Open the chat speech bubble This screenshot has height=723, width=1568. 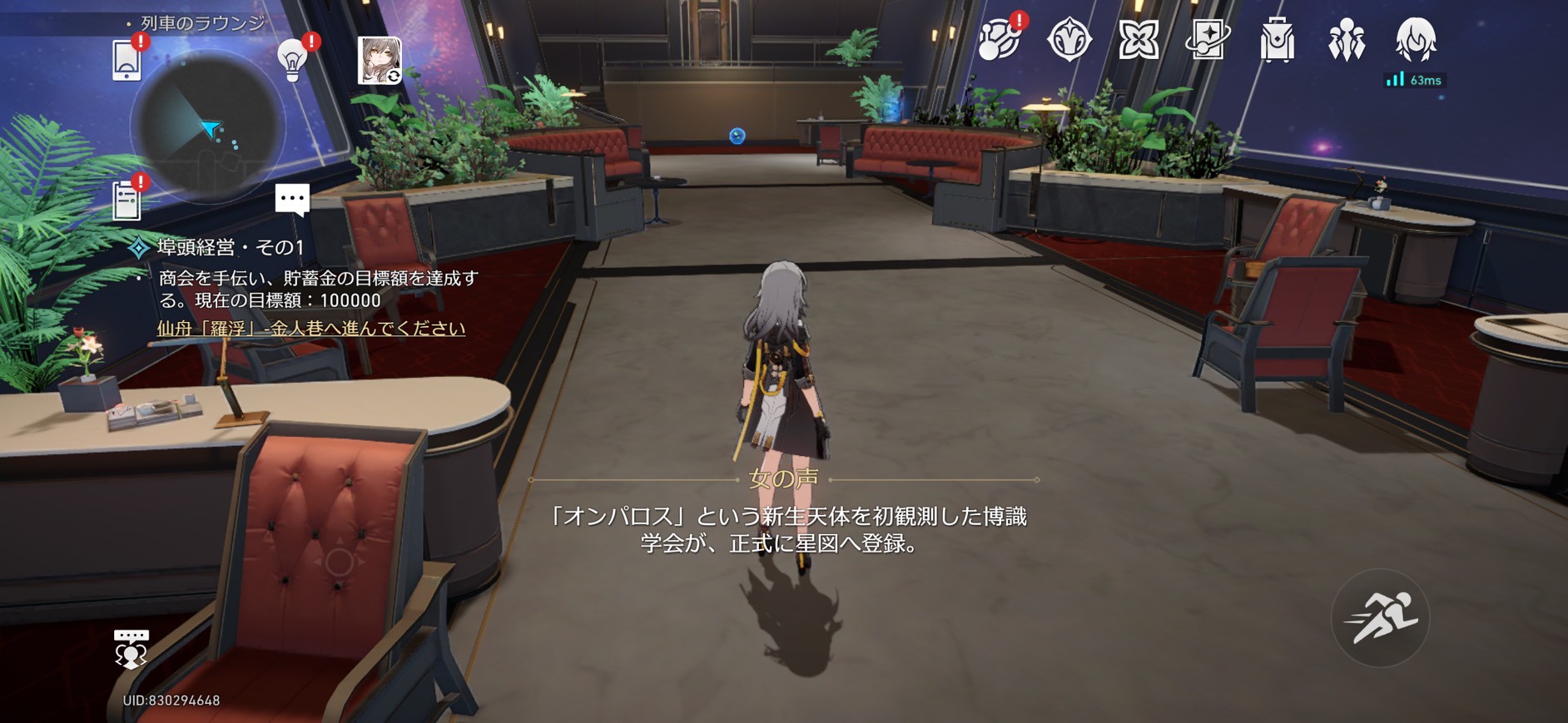pos(292,200)
